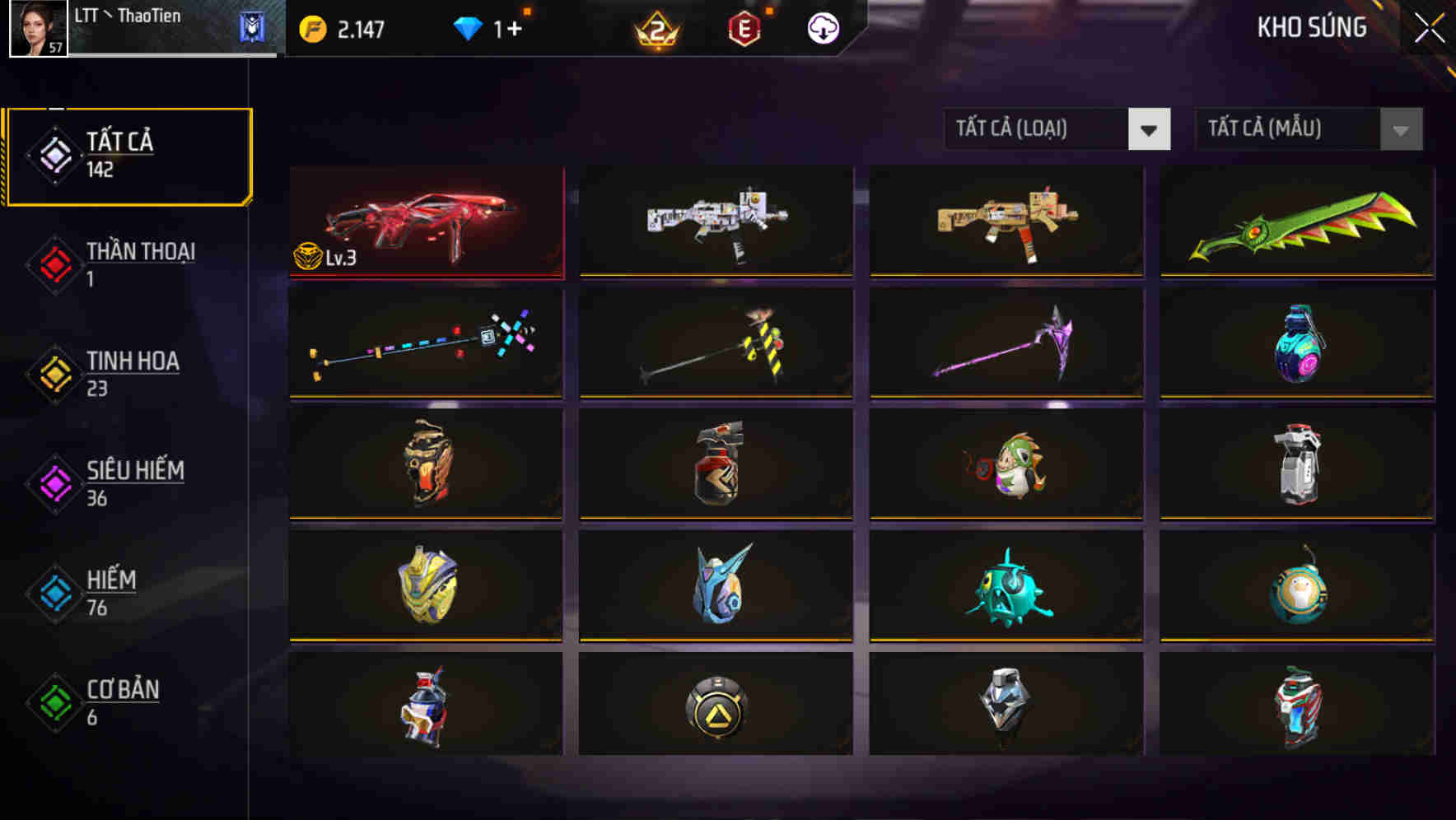Open the KHO SÚNG title area

coord(1311,28)
